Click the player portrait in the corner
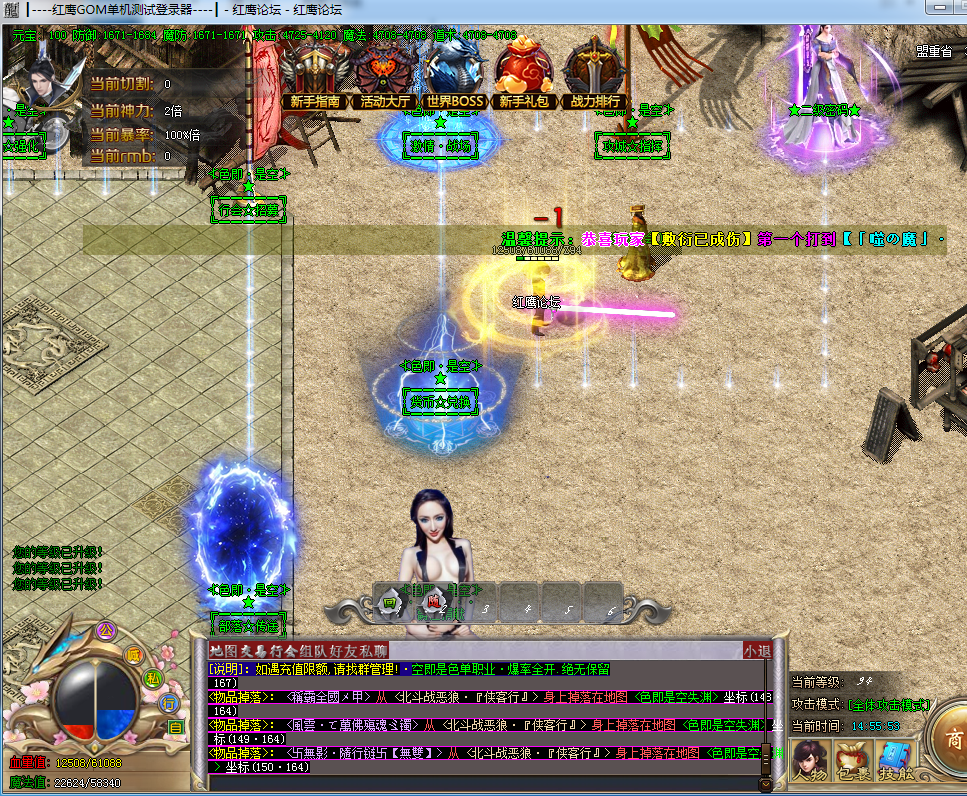The image size is (967, 796). click(x=44, y=92)
